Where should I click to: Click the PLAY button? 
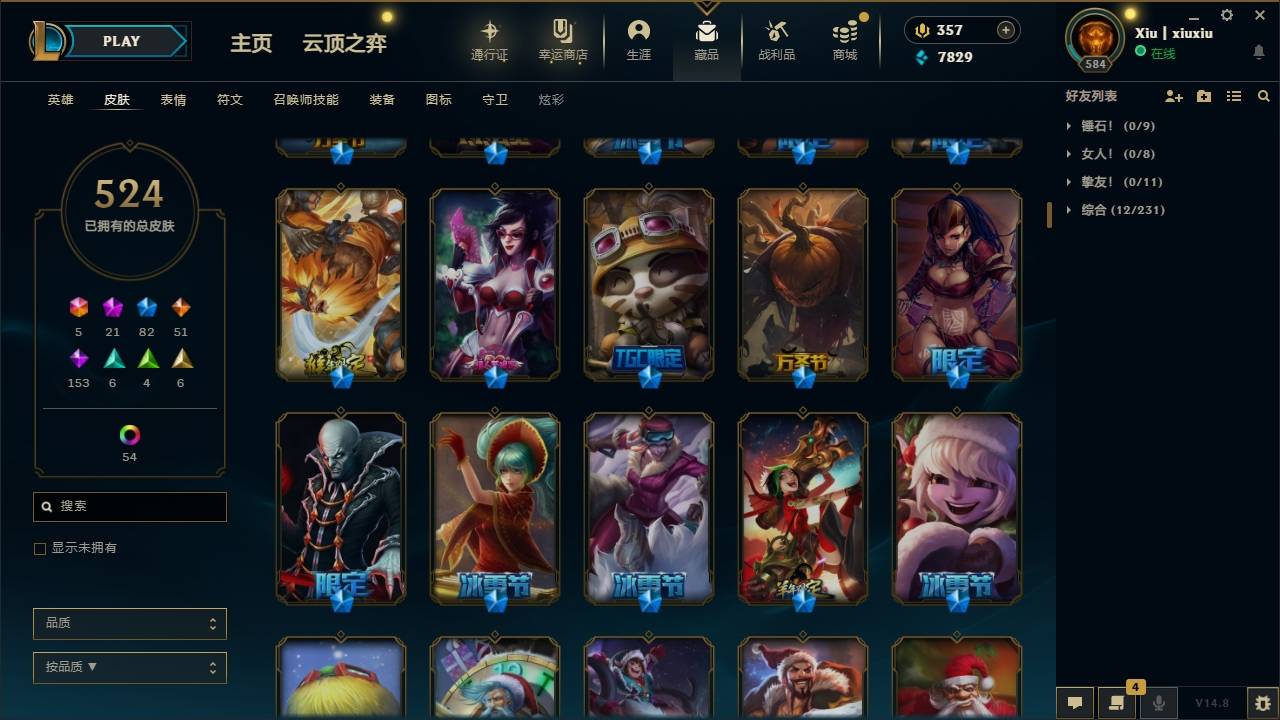pyautogui.click(x=121, y=41)
